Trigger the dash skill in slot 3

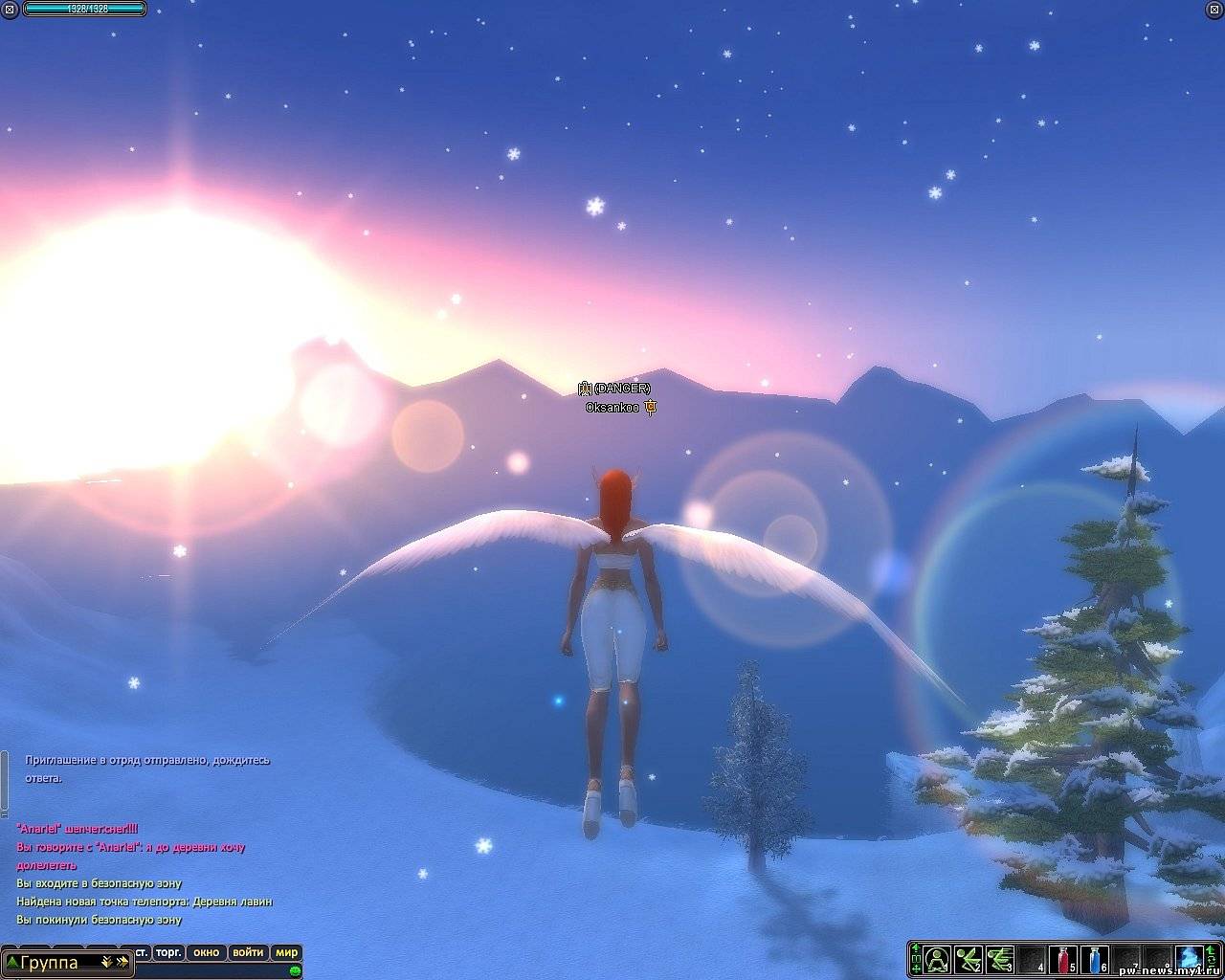pyautogui.click(x=1000, y=958)
